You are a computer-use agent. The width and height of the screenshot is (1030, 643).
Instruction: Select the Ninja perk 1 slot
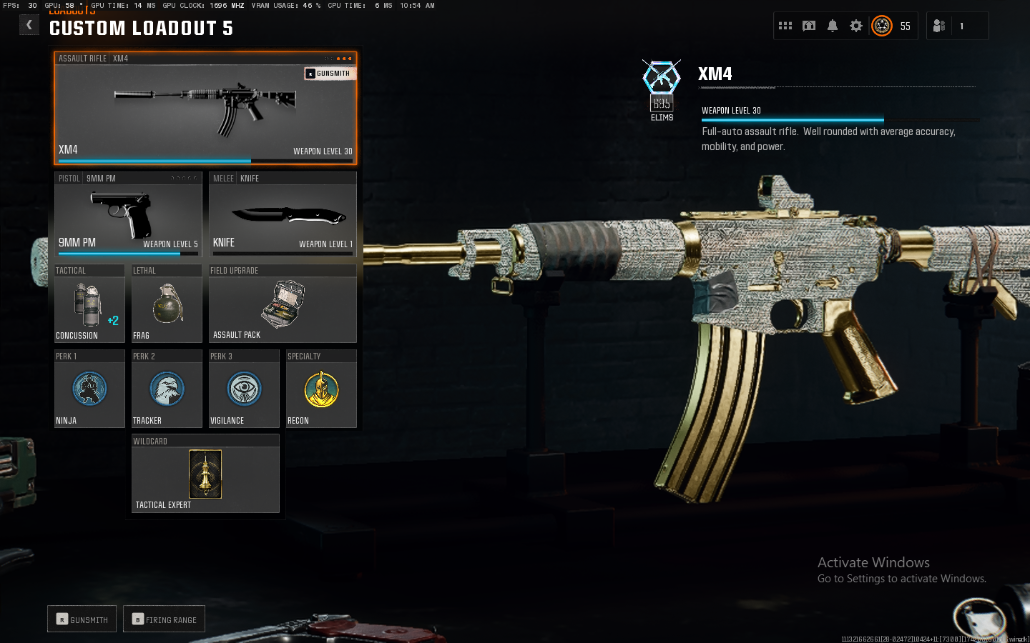[x=89, y=388]
